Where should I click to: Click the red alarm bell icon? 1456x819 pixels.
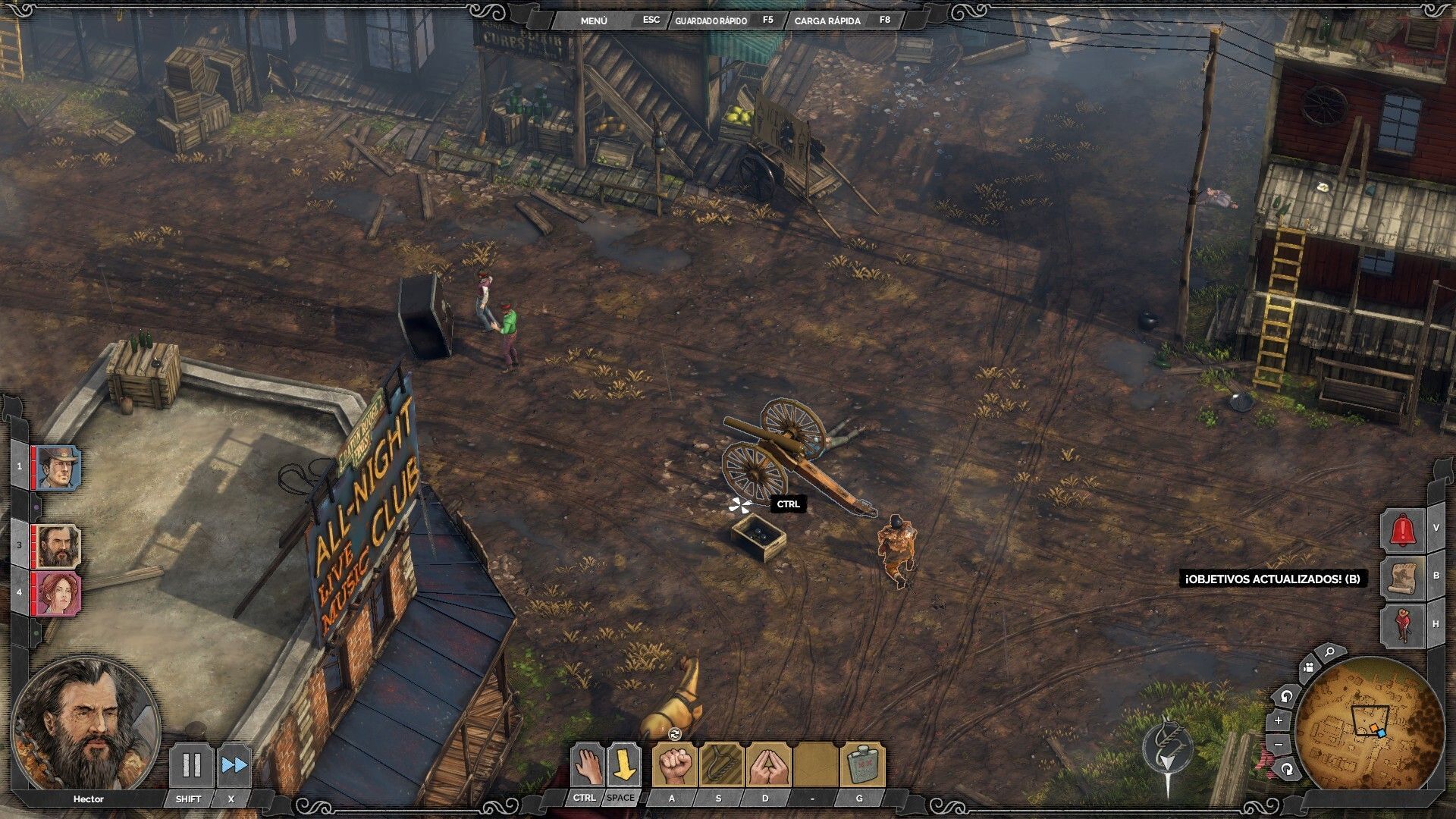[x=1403, y=530]
